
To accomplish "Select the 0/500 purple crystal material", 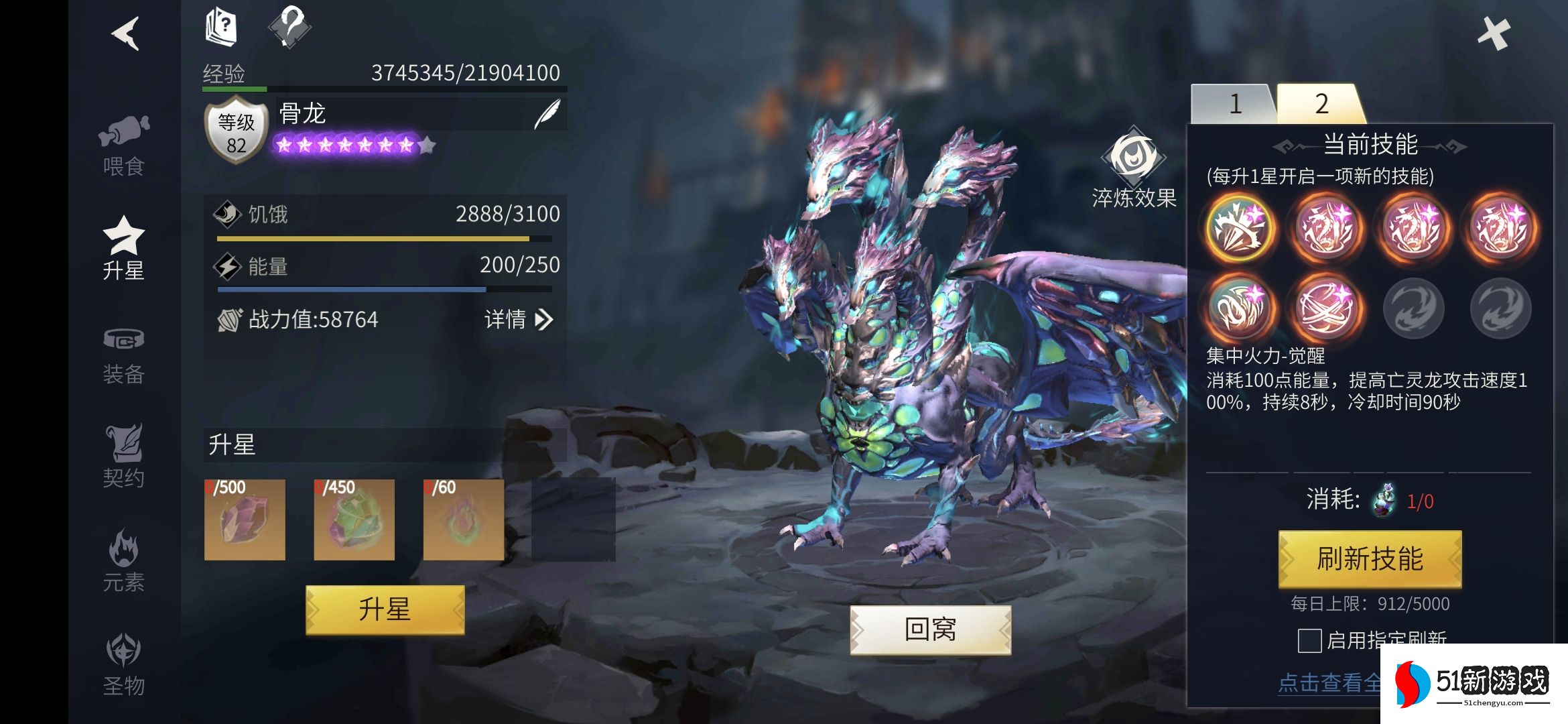I will [245, 520].
